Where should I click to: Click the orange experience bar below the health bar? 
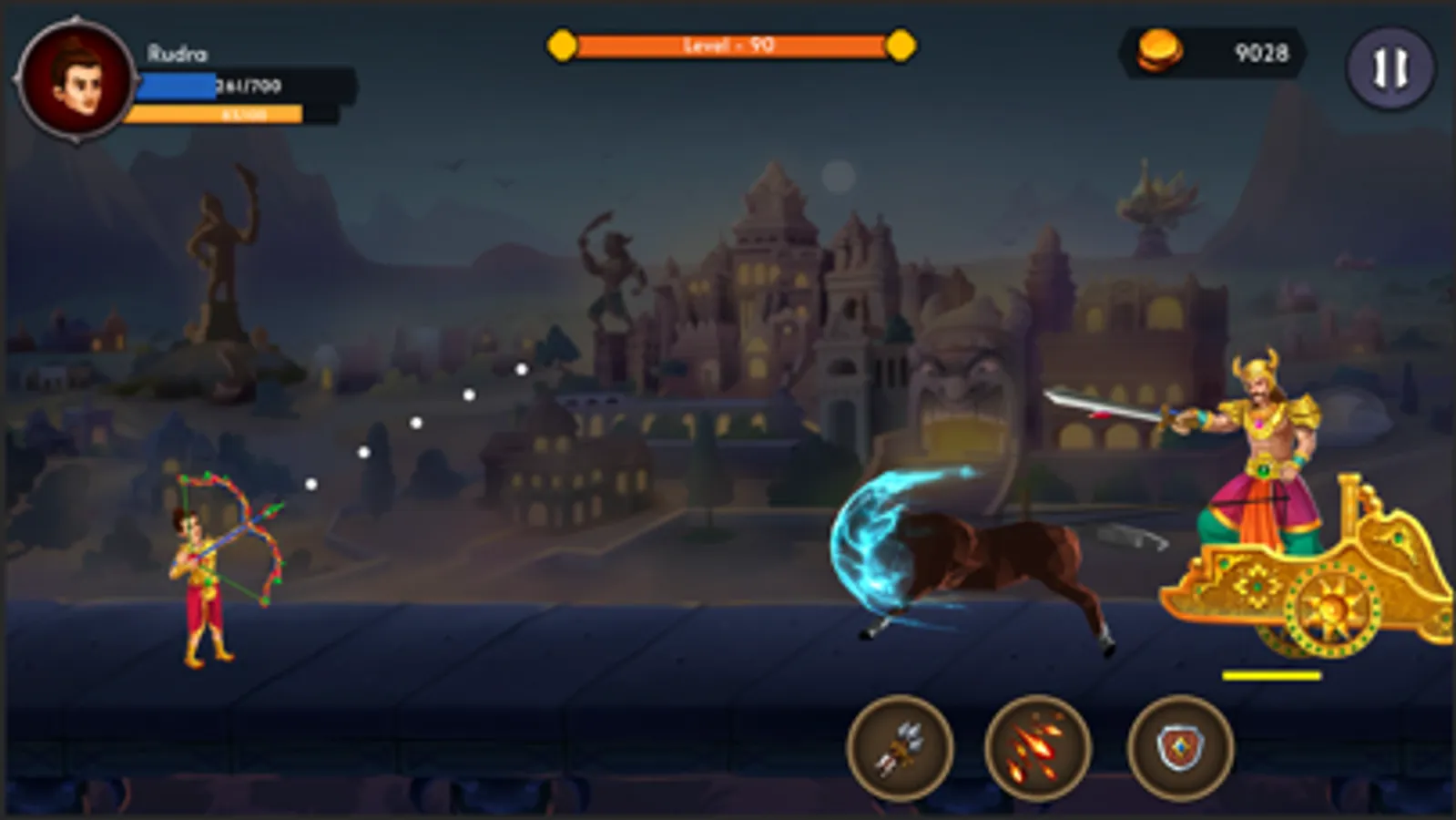219,114
